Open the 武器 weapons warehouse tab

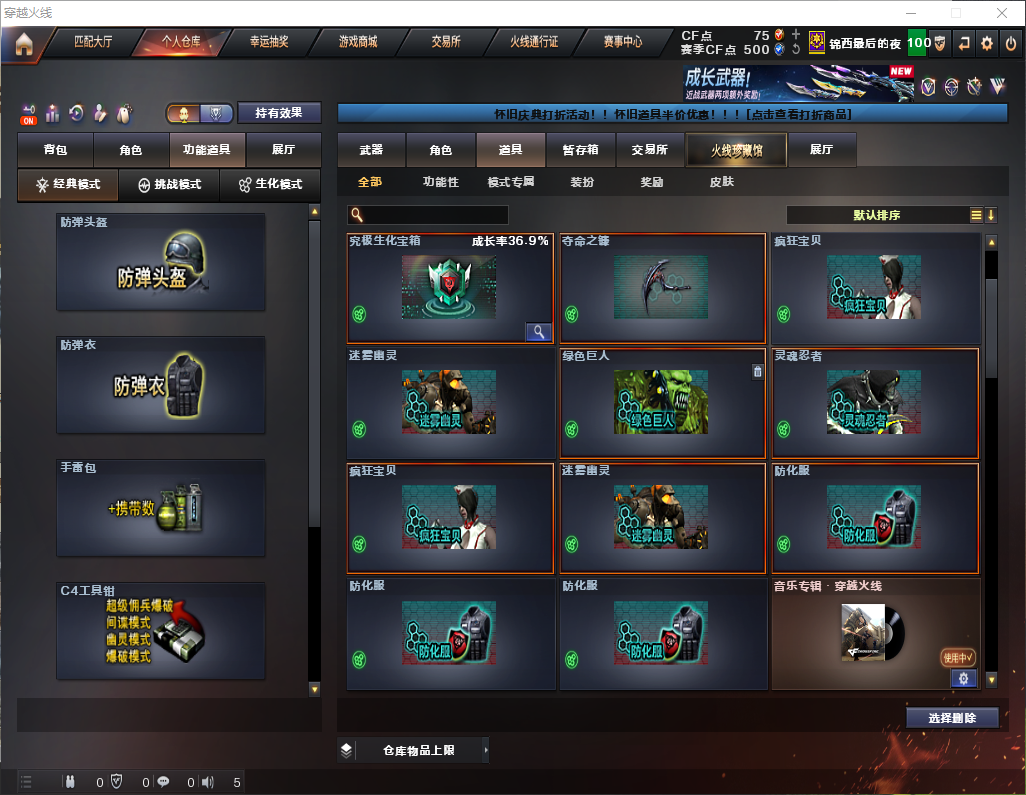coord(371,150)
